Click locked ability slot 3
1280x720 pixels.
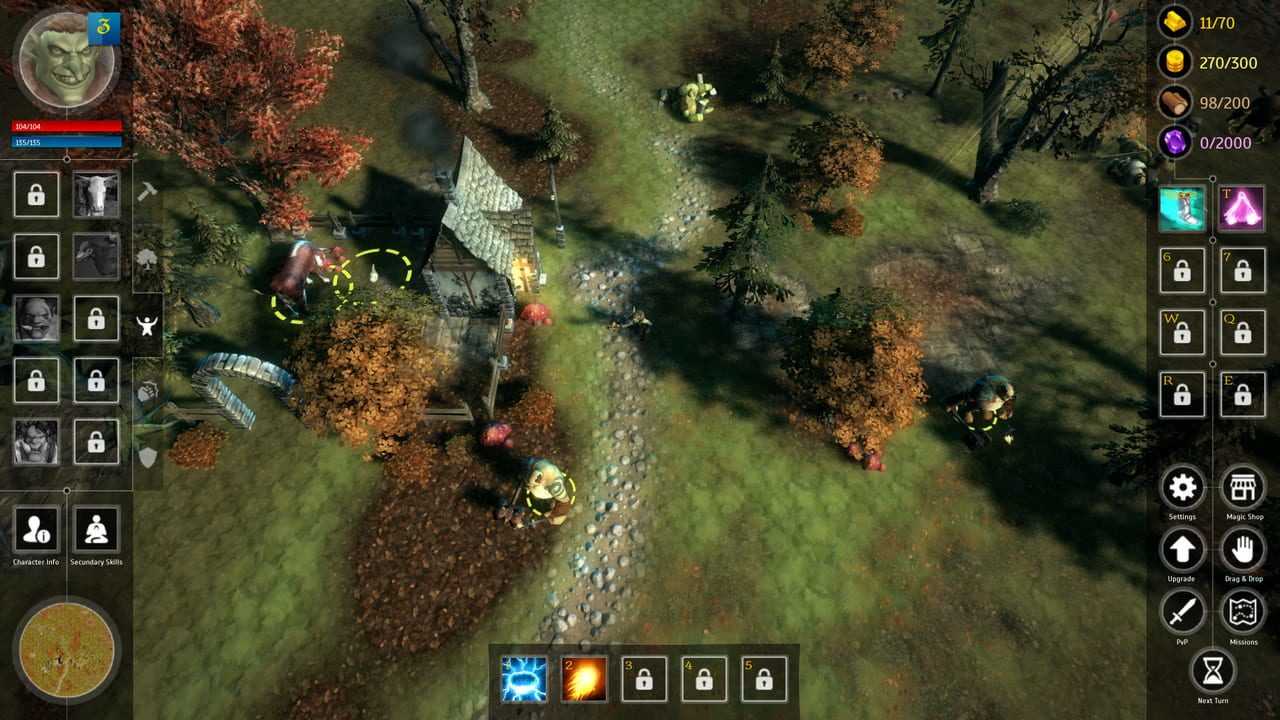[x=644, y=679]
